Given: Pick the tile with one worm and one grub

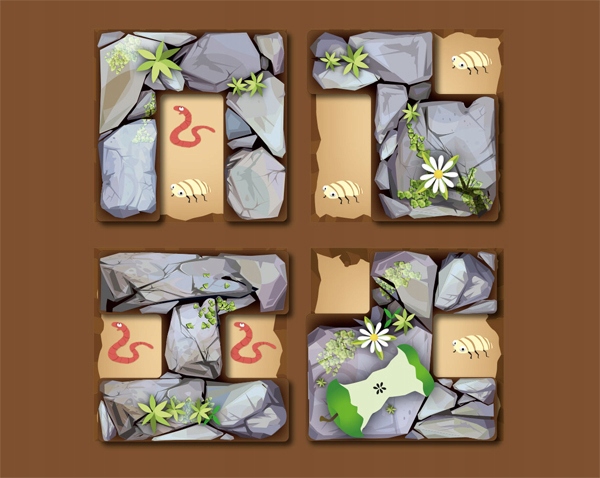Looking at the screenshot, I should (192, 126).
